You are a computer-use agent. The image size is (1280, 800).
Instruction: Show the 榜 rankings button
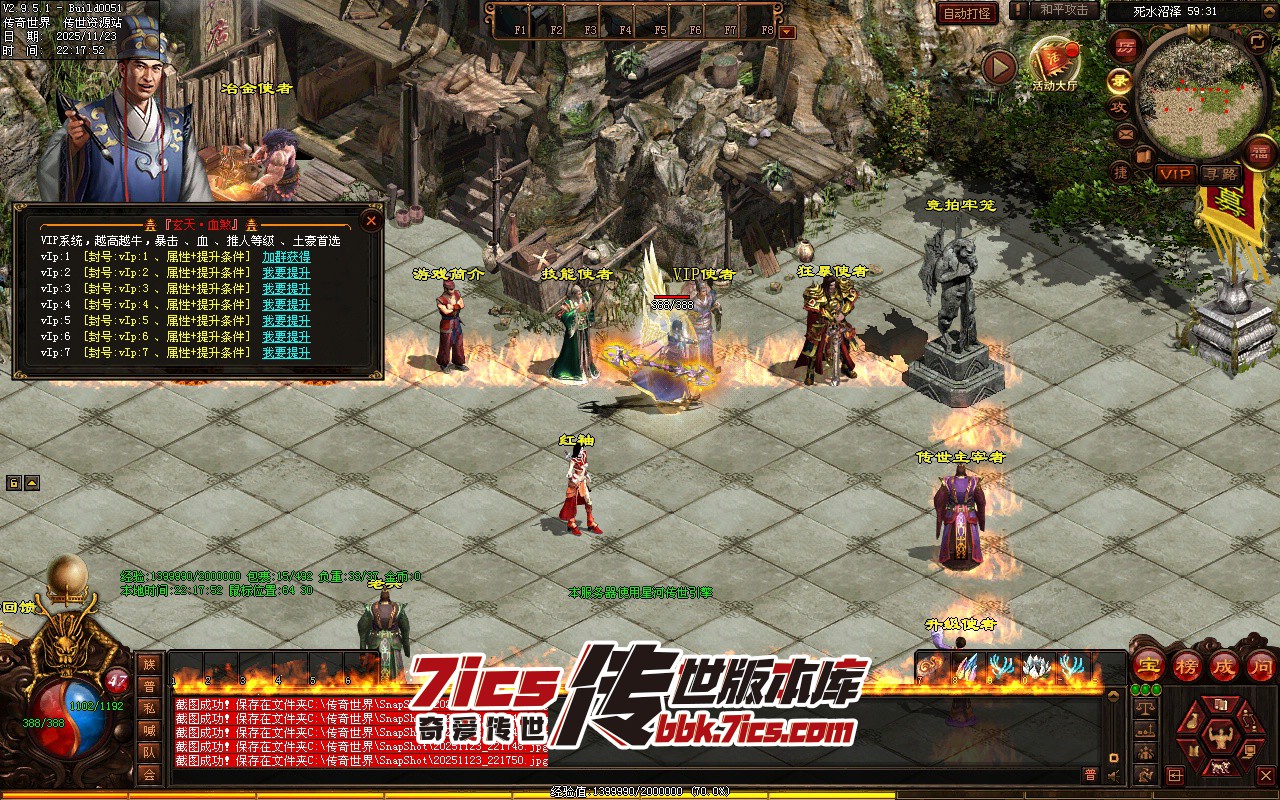pyautogui.click(x=1187, y=665)
